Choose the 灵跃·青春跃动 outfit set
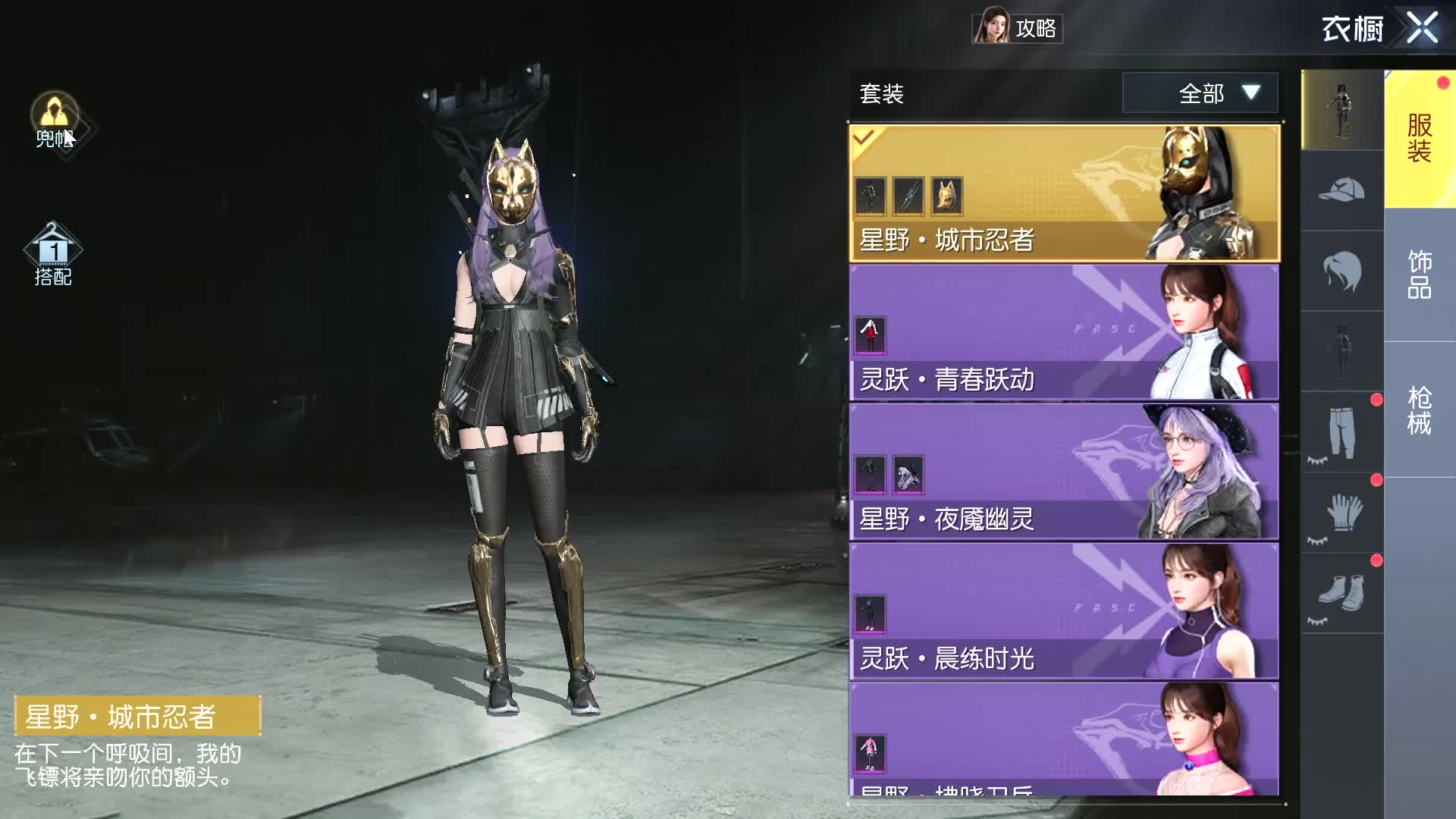The image size is (1456, 819). pos(1063,333)
